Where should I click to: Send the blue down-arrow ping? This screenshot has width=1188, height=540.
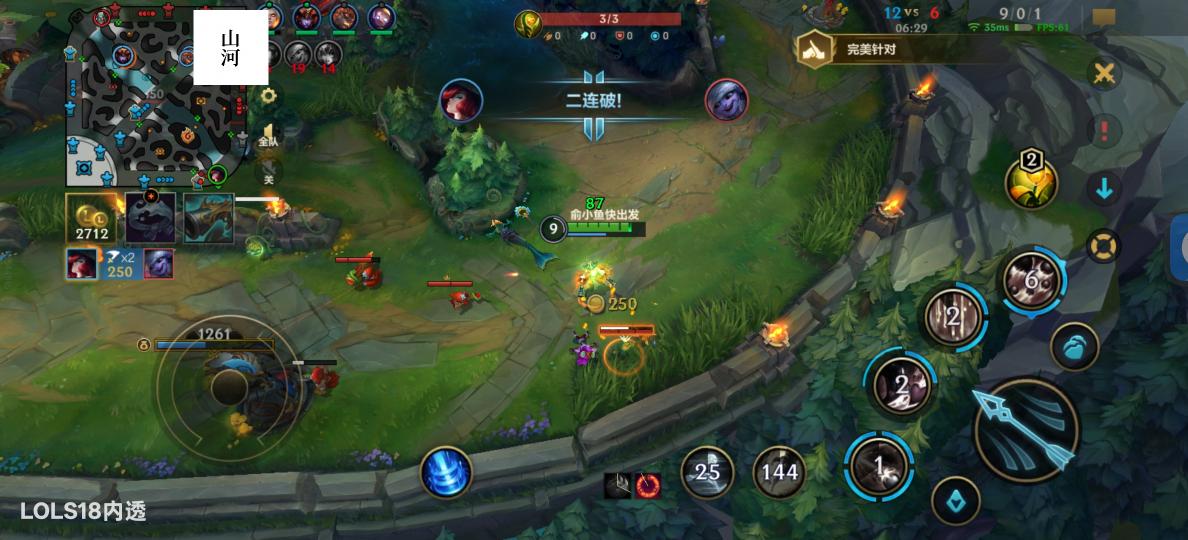[1104, 188]
